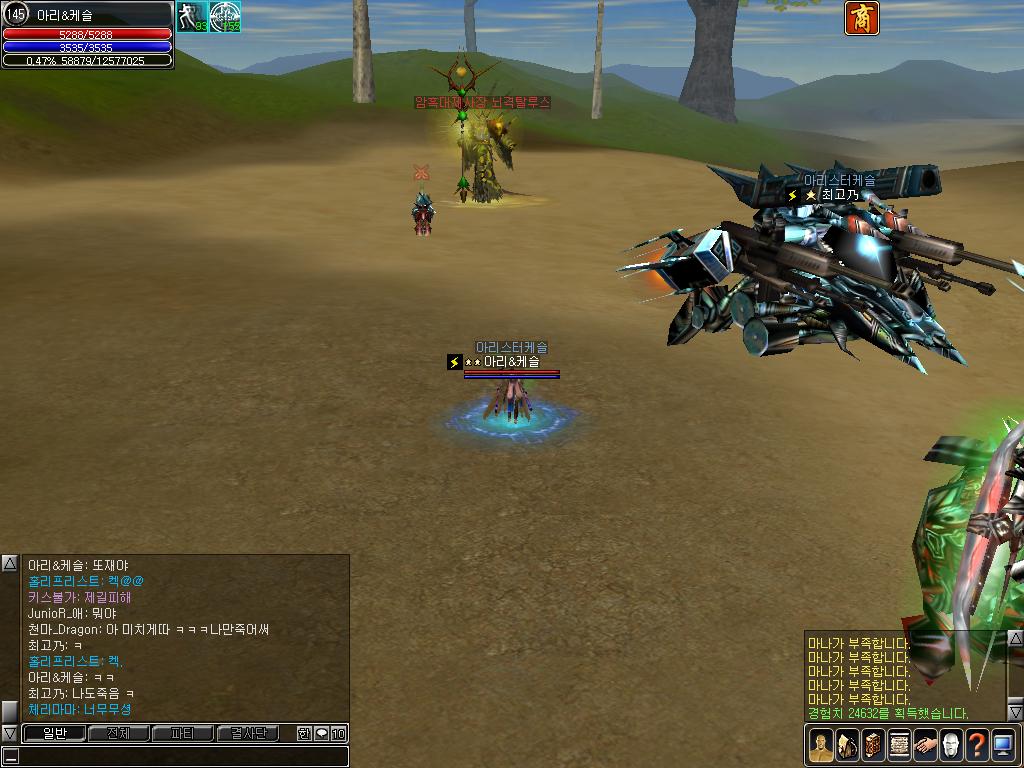Select the 전체 chat tab
Screen dimensions: 1024x768
[x=118, y=733]
